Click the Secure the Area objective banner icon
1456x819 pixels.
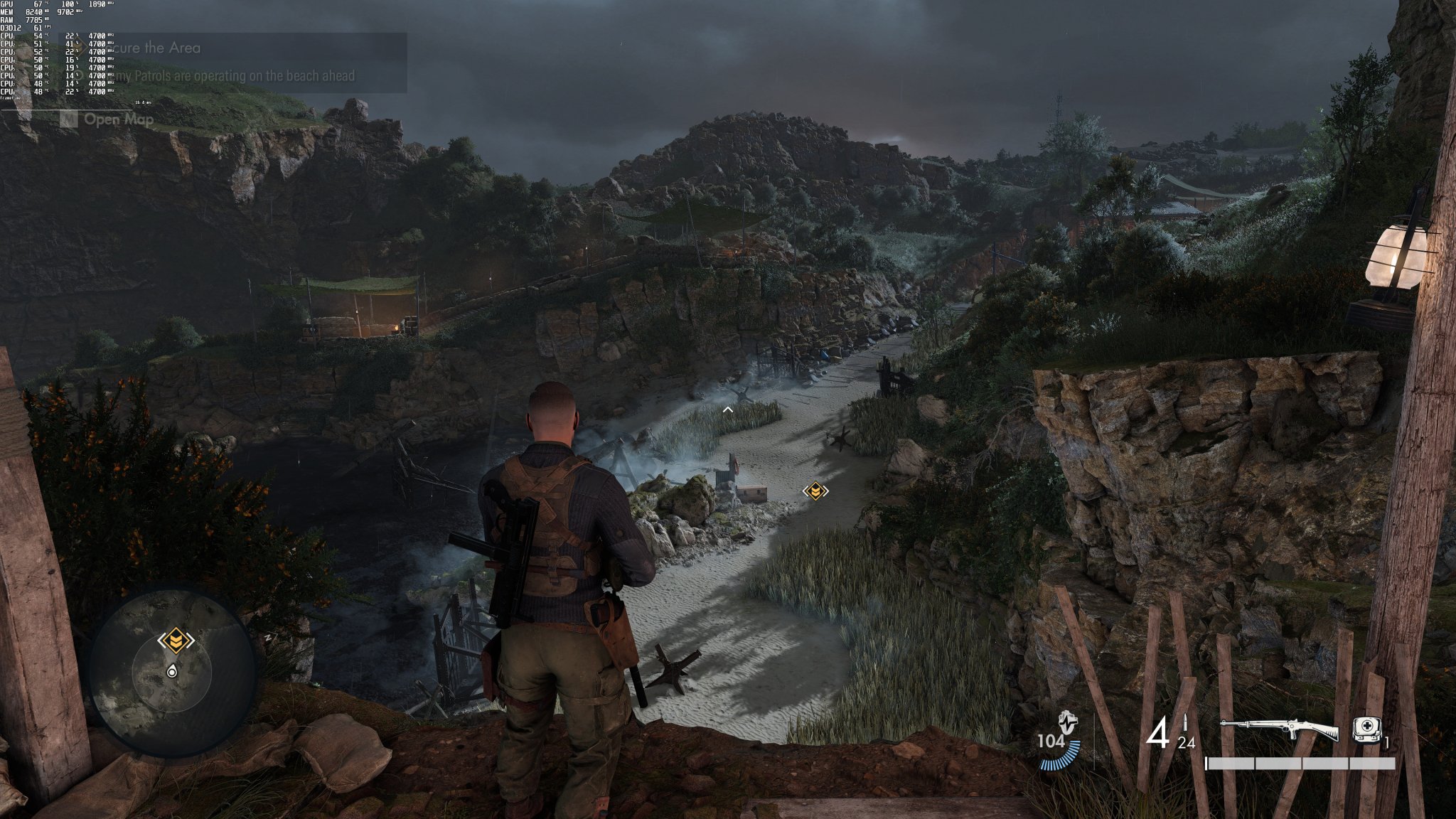[80, 45]
